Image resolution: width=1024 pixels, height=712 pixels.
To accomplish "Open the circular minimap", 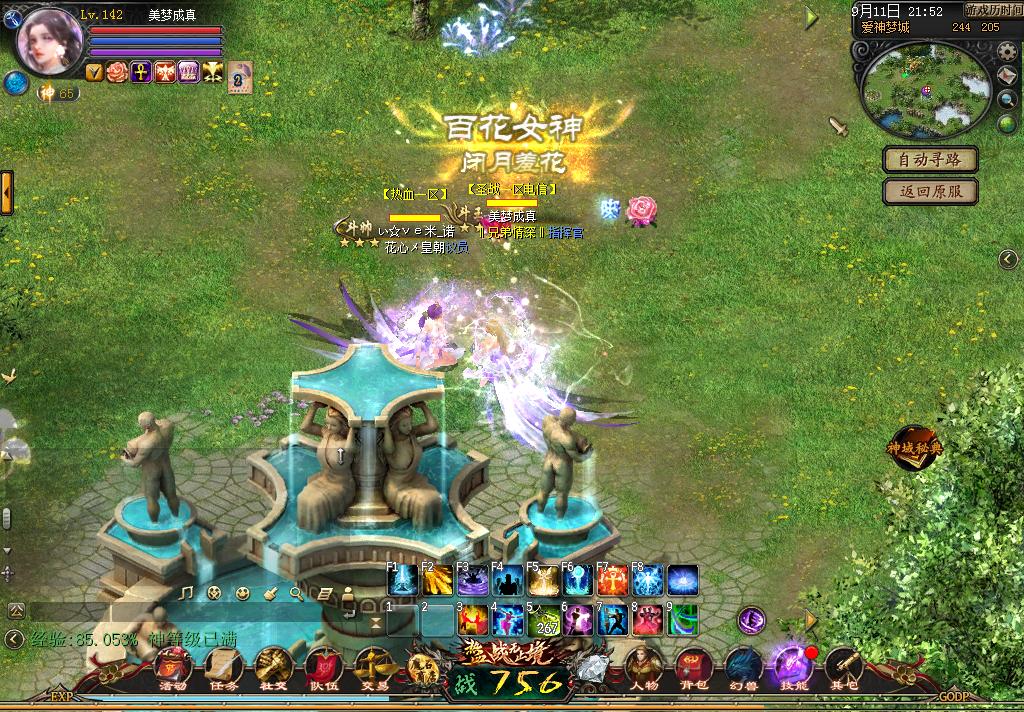I will tap(926, 91).
